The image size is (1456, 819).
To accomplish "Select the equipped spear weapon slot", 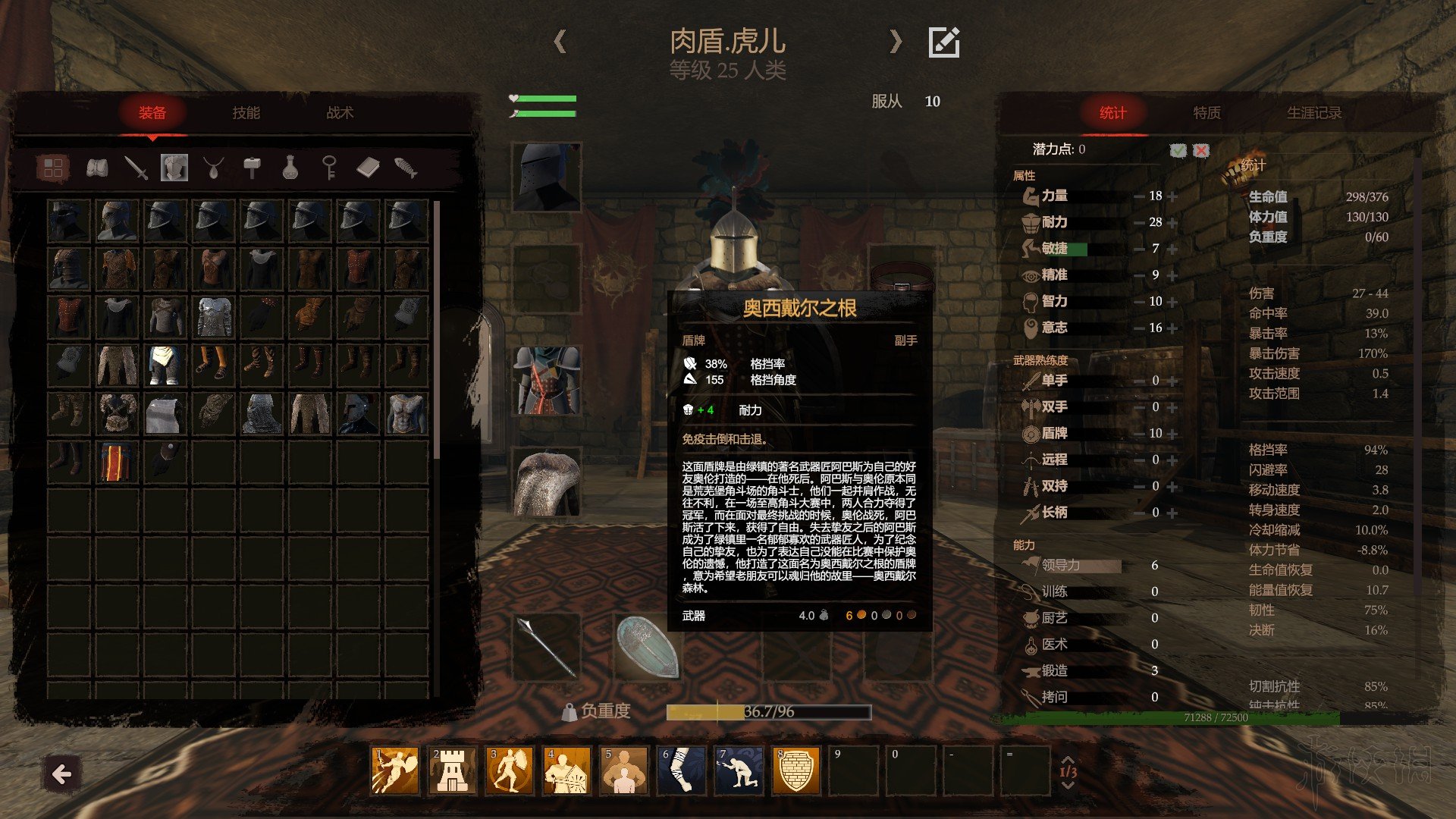I will tap(546, 647).
